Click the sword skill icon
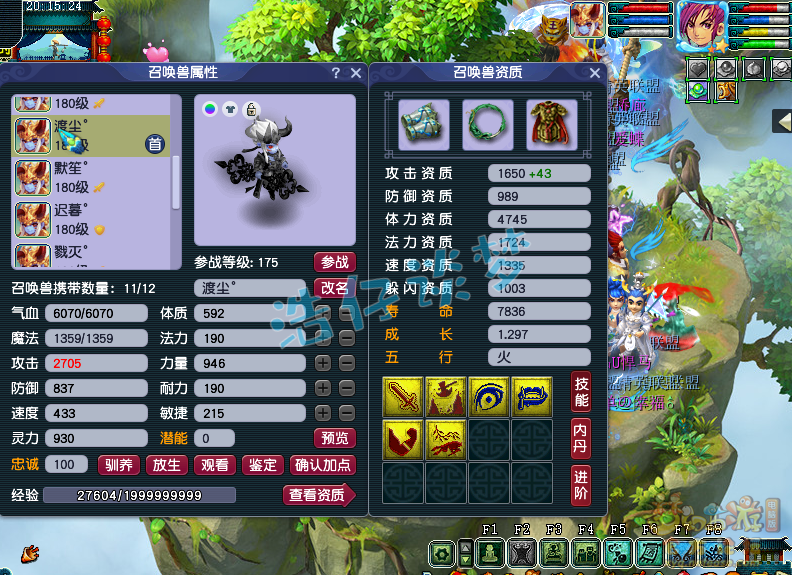The width and height of the screenshot is (792, 575). coord(403,397)
